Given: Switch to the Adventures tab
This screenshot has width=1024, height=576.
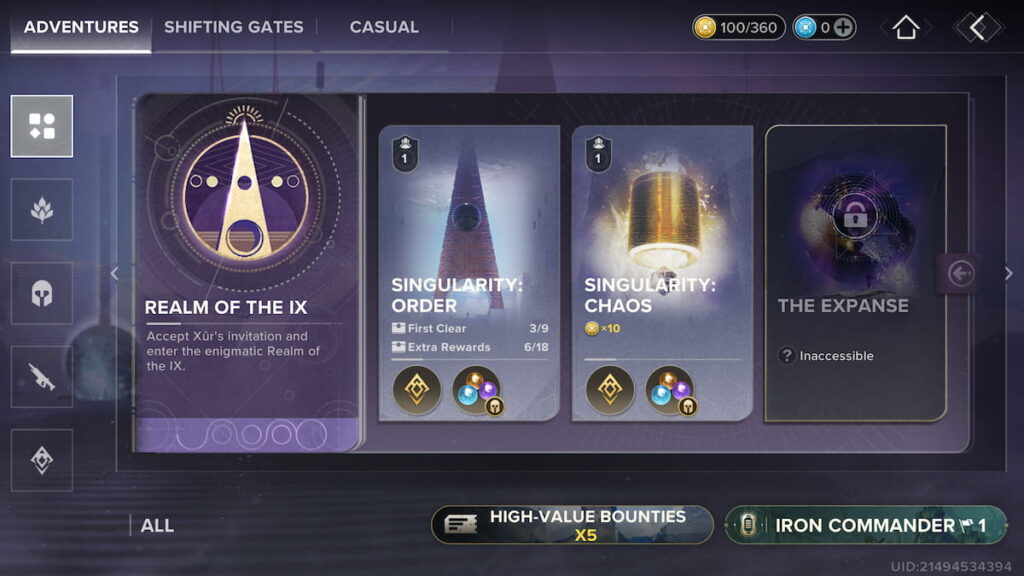Looking at the screenshot, I should (x=81, y=27).
